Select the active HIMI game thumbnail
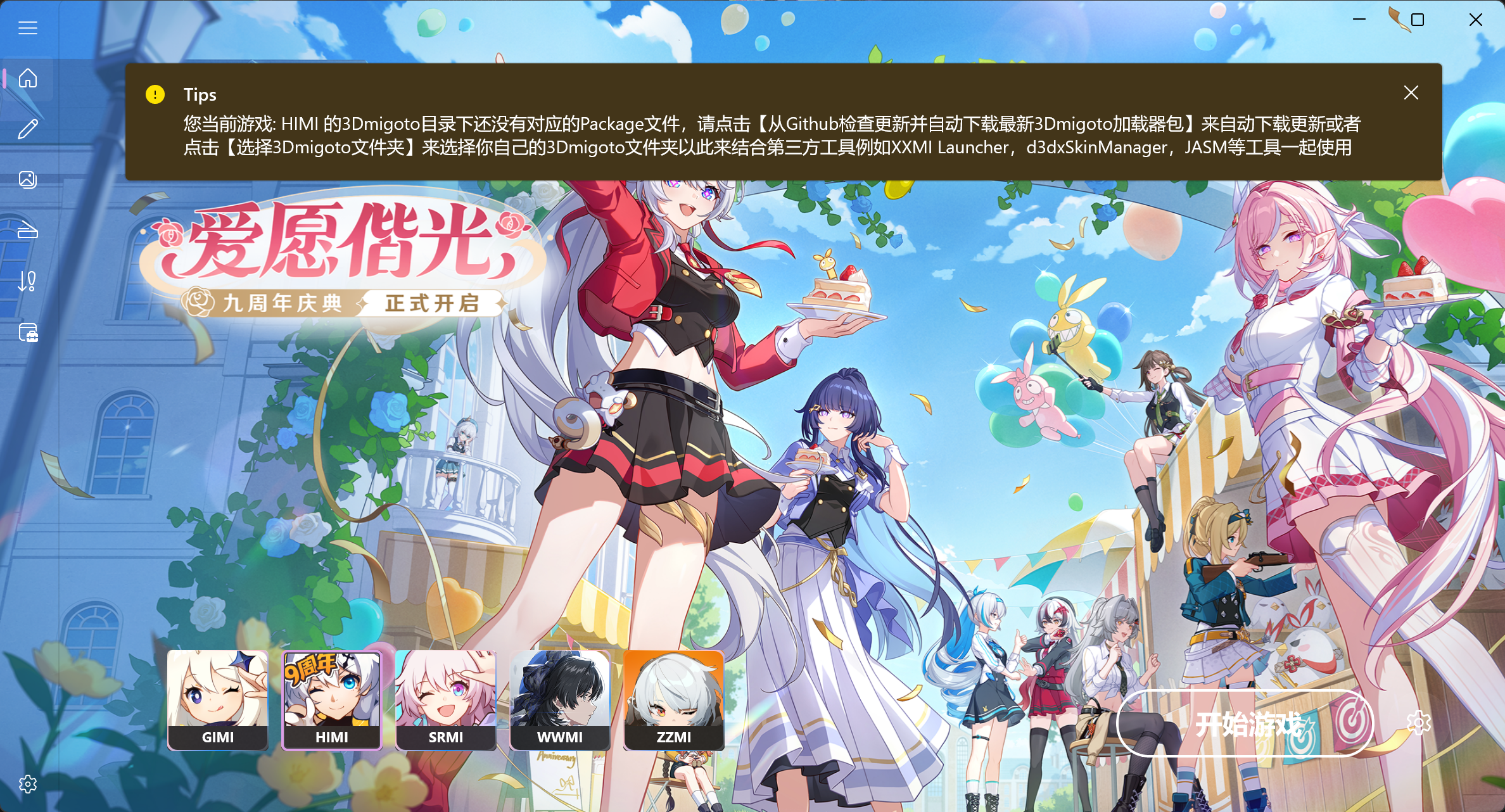The width and height of the screenshot is (1505, 812). 332,700
